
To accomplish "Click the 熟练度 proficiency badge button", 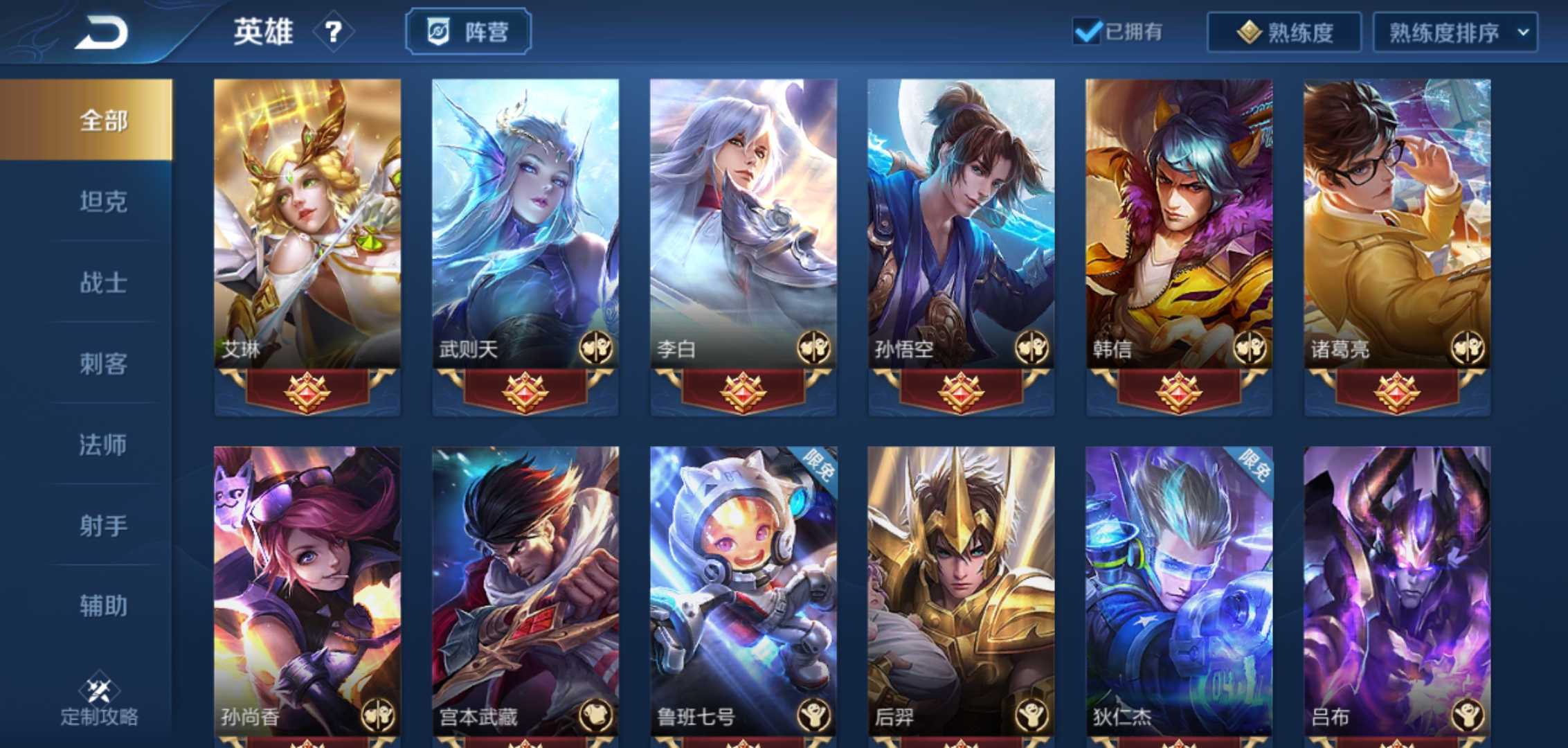I will click(1283, 30).
